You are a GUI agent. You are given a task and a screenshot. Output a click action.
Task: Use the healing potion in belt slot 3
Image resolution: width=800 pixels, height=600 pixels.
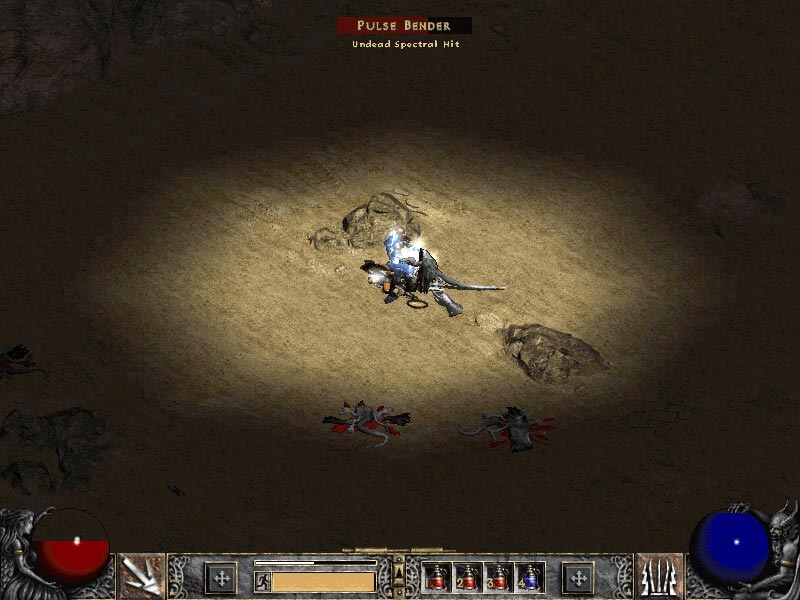tap(500, 577)
